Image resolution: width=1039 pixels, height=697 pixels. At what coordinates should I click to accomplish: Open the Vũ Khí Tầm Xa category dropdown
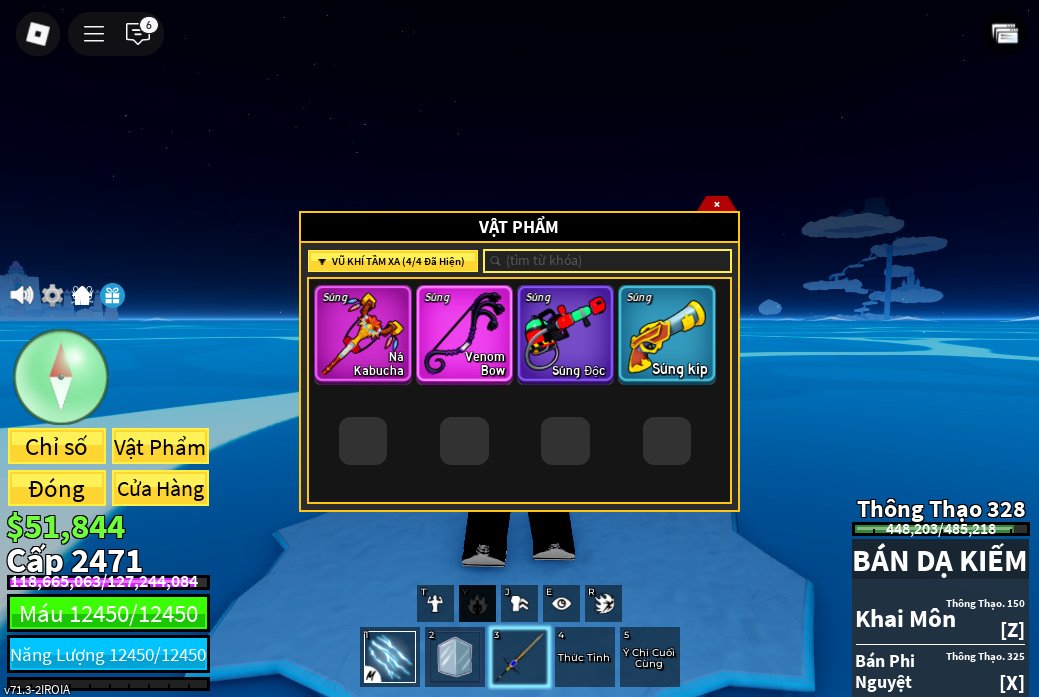pos(392,261)
